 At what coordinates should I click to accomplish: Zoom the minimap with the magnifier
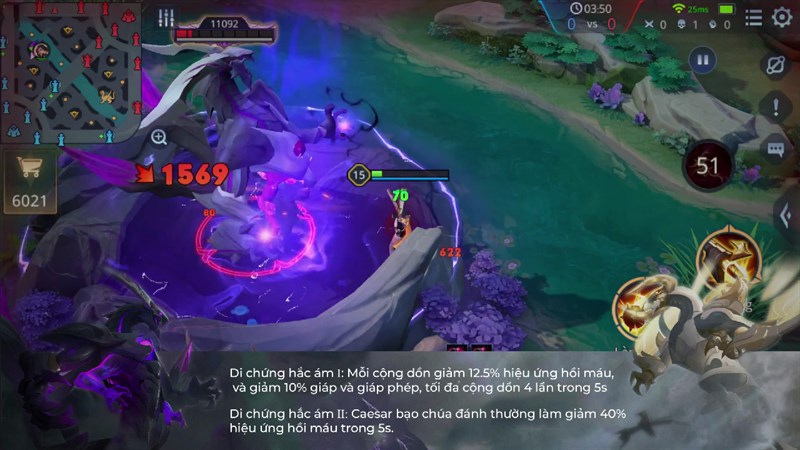click(x=160, y=137)
